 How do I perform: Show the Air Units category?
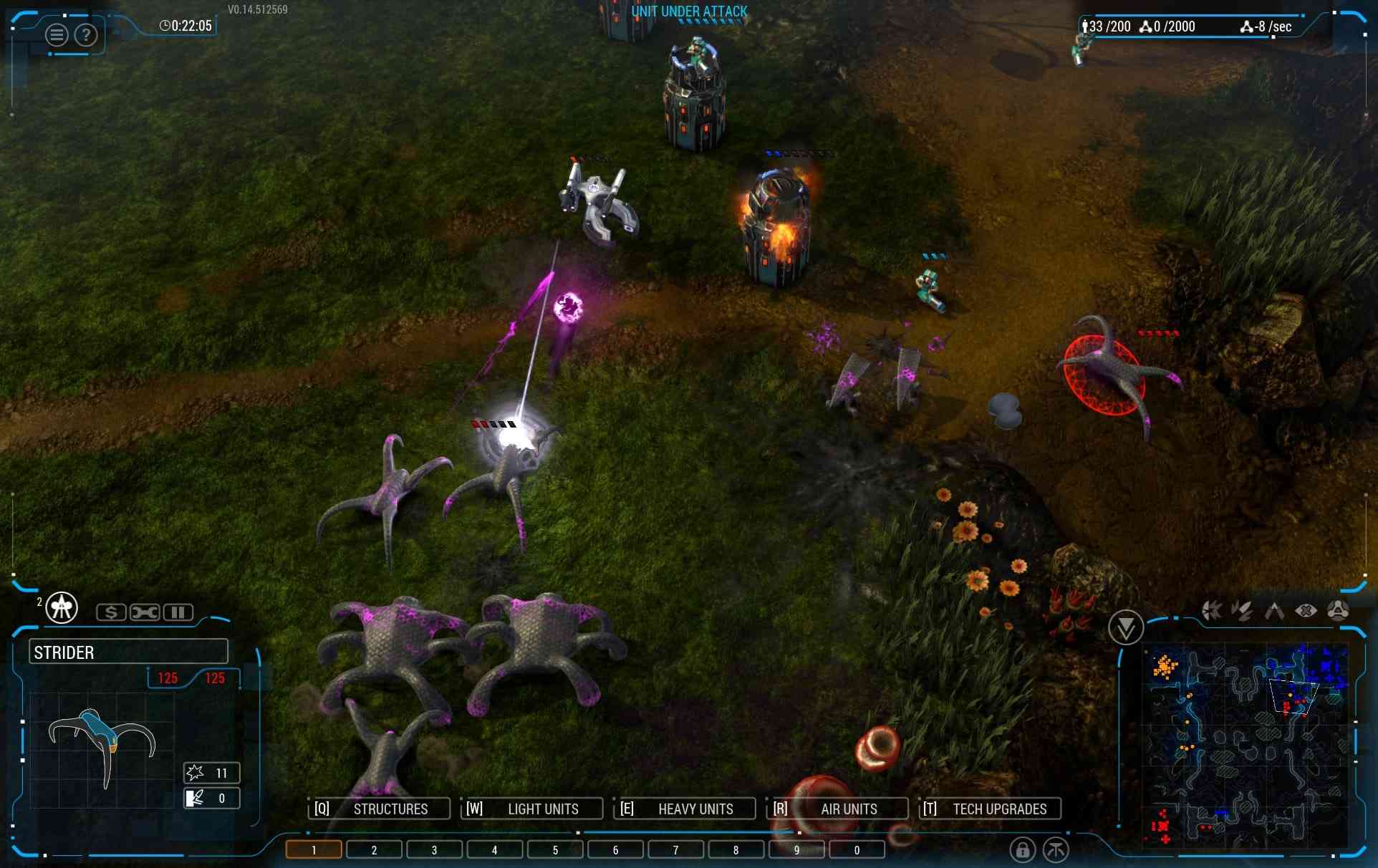pyautogui.click(x=838, y=809)
